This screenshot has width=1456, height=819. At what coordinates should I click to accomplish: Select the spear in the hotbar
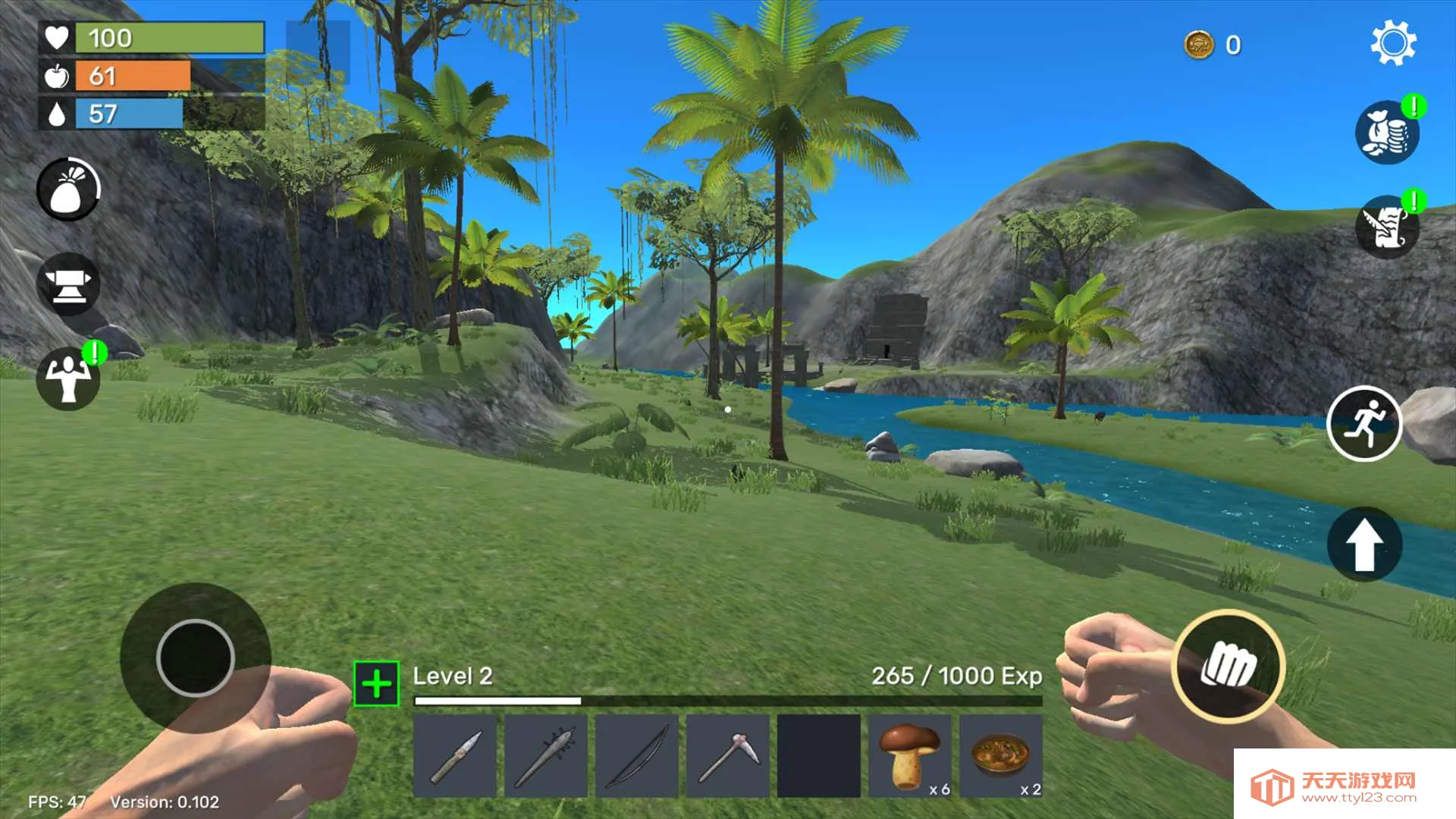[x=456, y=755]
